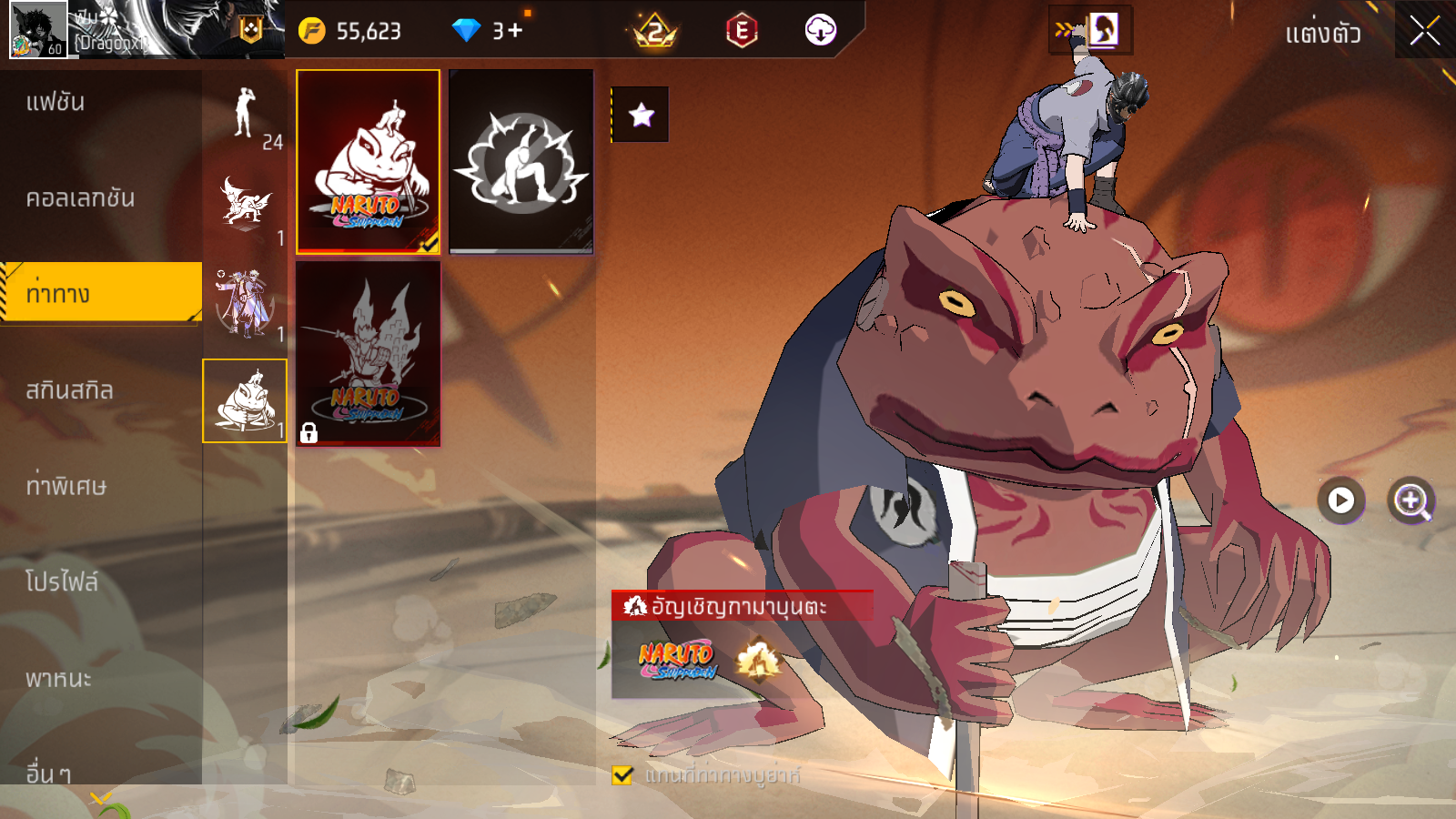
Task: Toggle the favorite star filter
Action: pyautogui.click(x=641, y=115)
